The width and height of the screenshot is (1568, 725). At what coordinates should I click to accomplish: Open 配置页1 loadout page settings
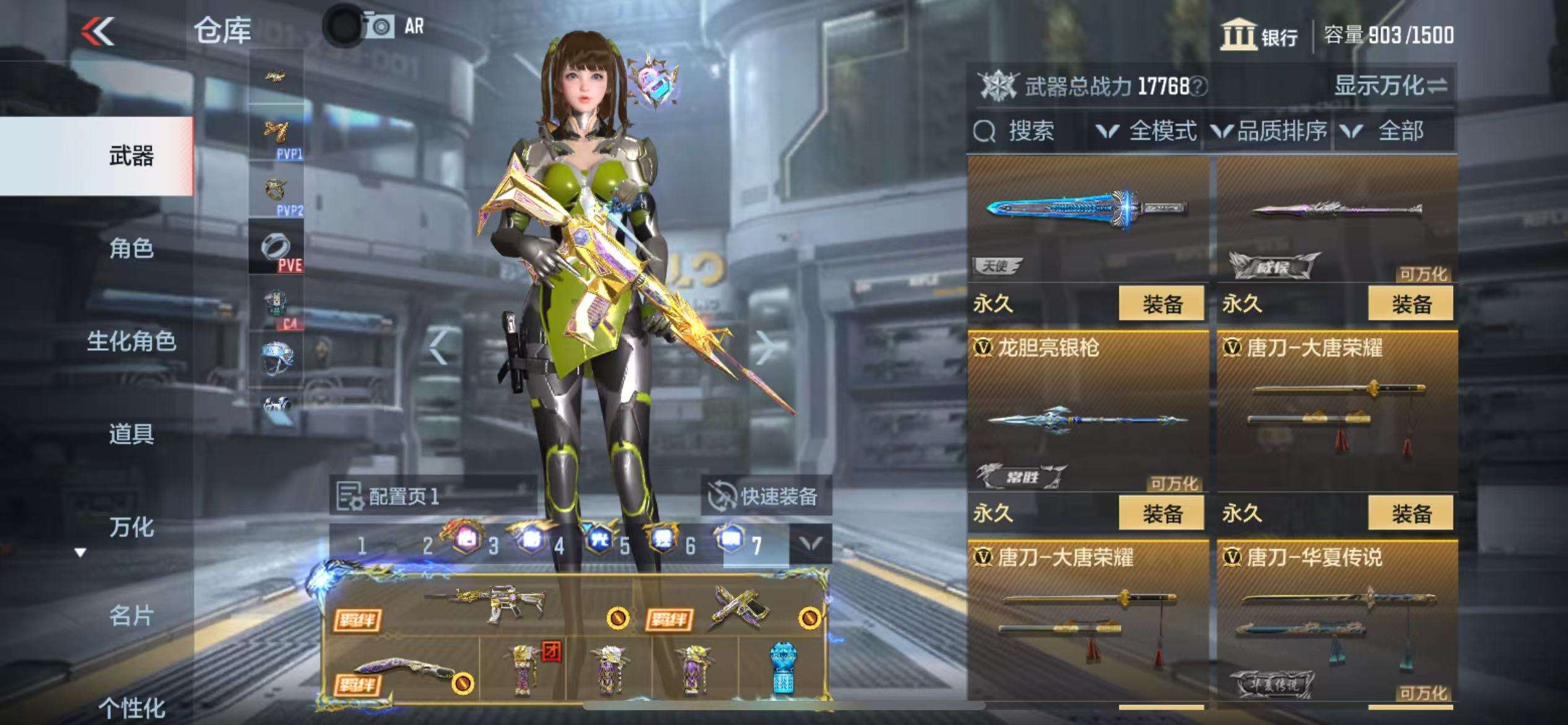(x=390, y=496)
